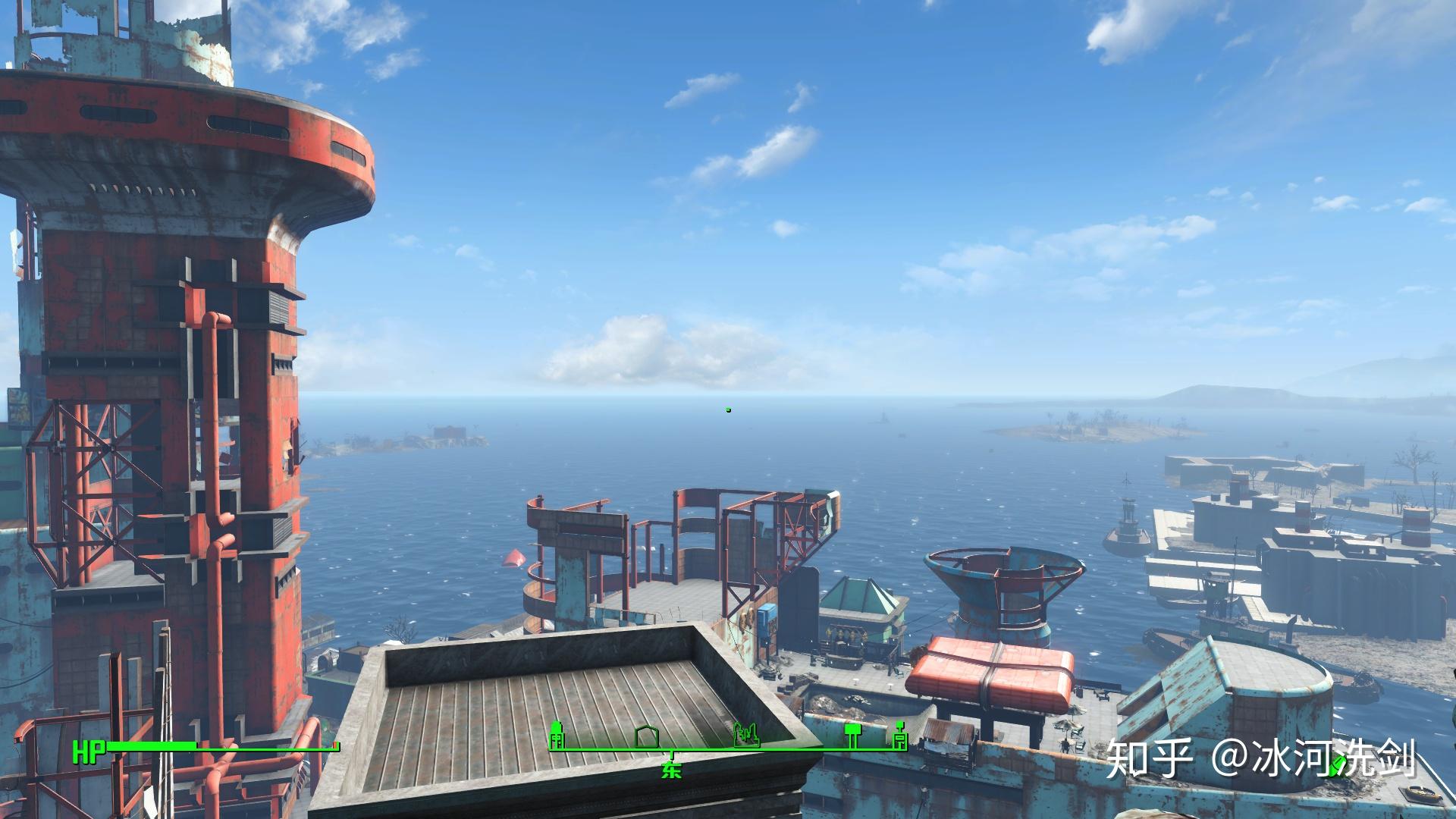Select the solid signpost compass marker
Viewport: 1456px width, 819px height.
pos(854,734)
